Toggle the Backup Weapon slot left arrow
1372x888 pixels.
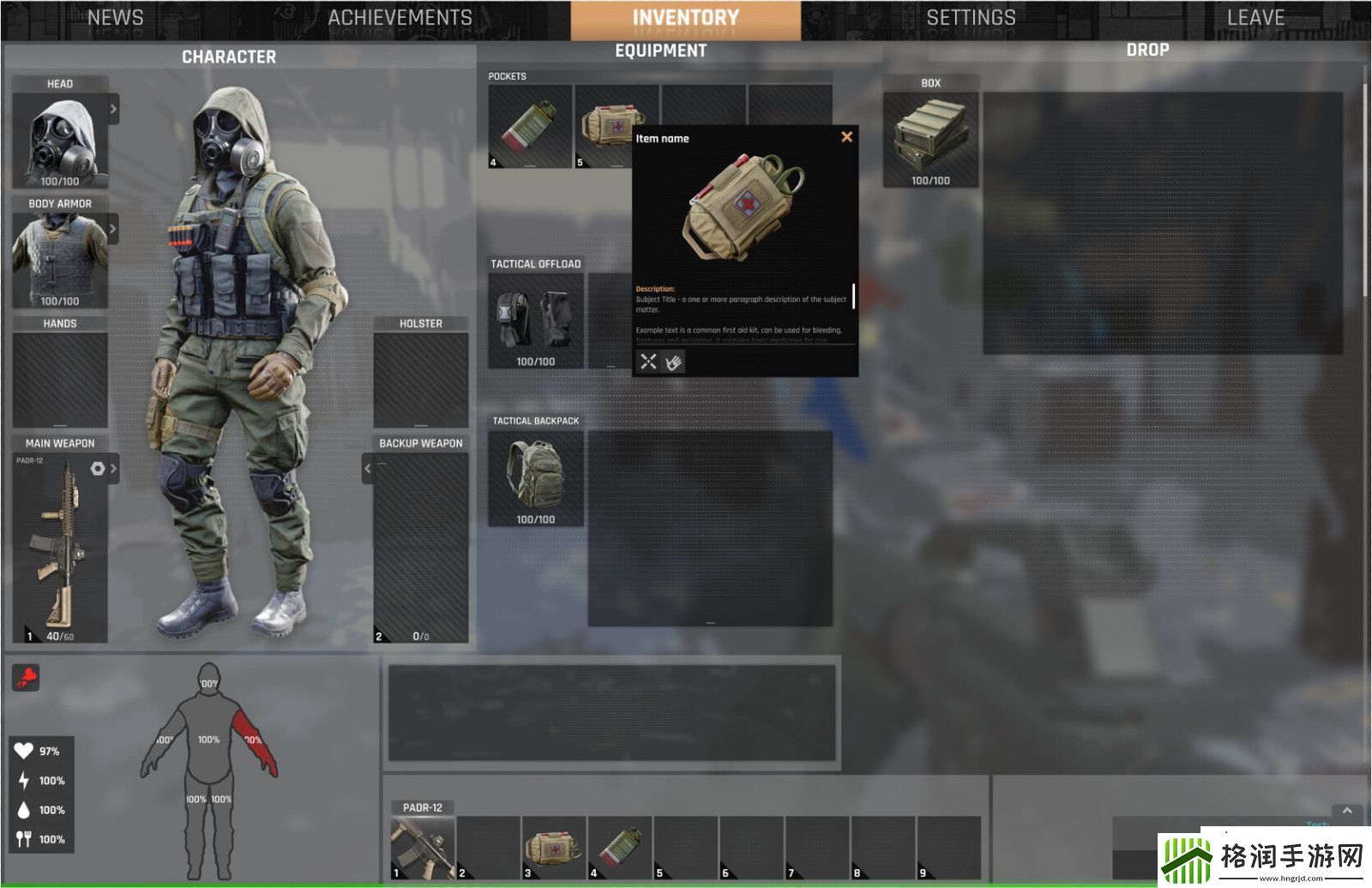point(366,468)
